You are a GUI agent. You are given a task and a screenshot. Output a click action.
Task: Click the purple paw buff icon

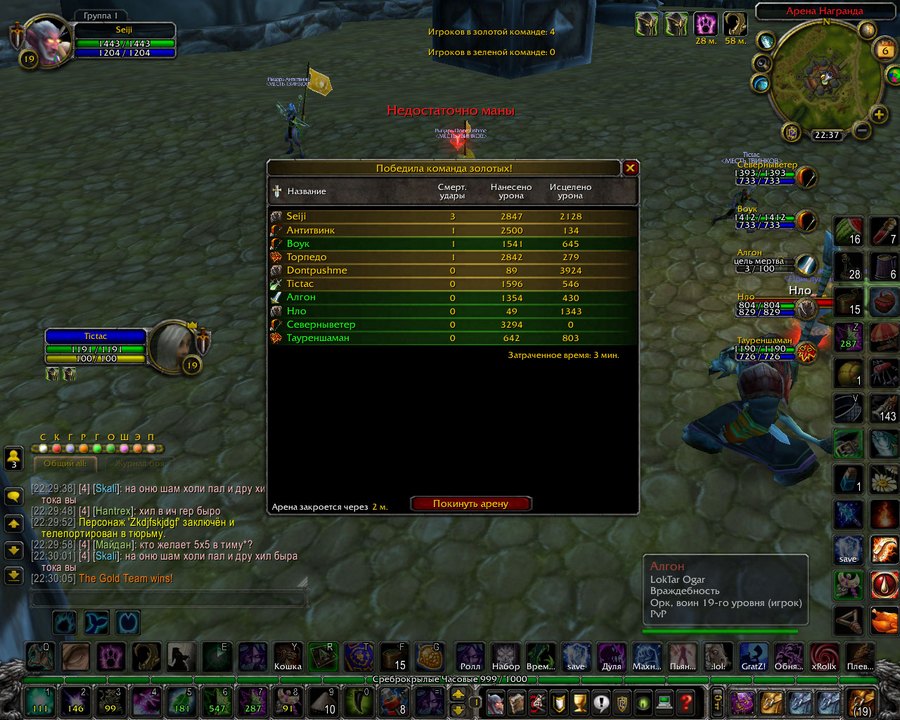click(707, 23)
